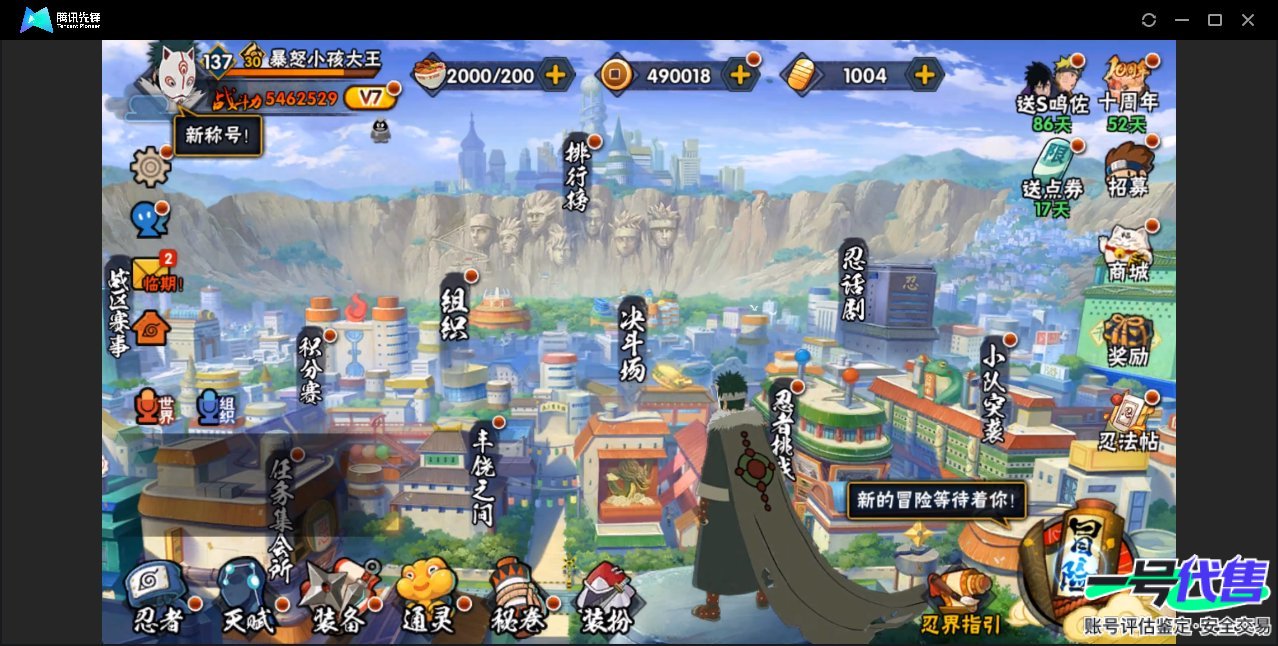The height and width of the screenshot is (646, 1278).
Task: Open the gear settings icon
Action: (x=150, y=166)
